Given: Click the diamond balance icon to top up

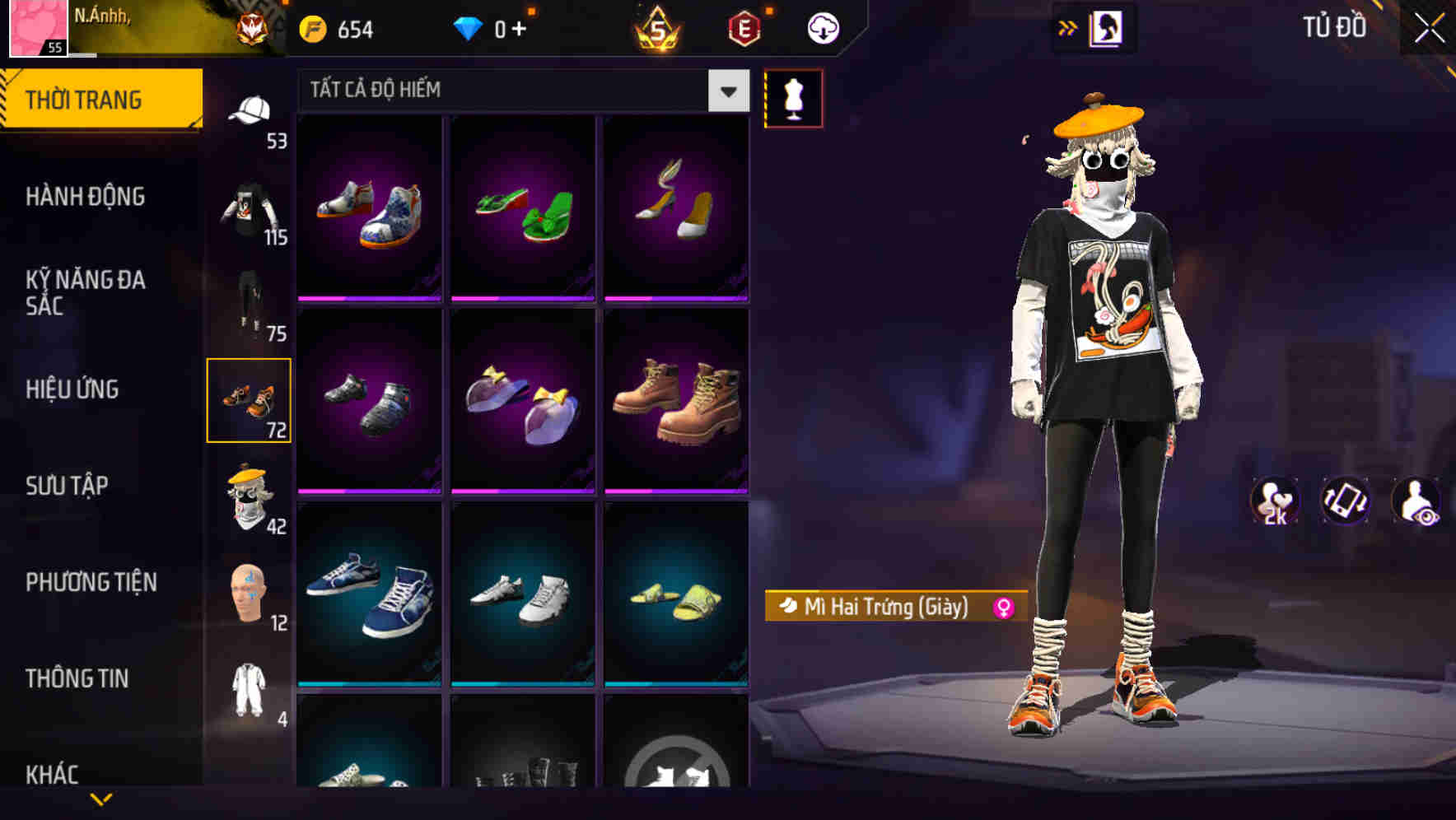Looking at the screenshot, I should click(x=469, y=27).
